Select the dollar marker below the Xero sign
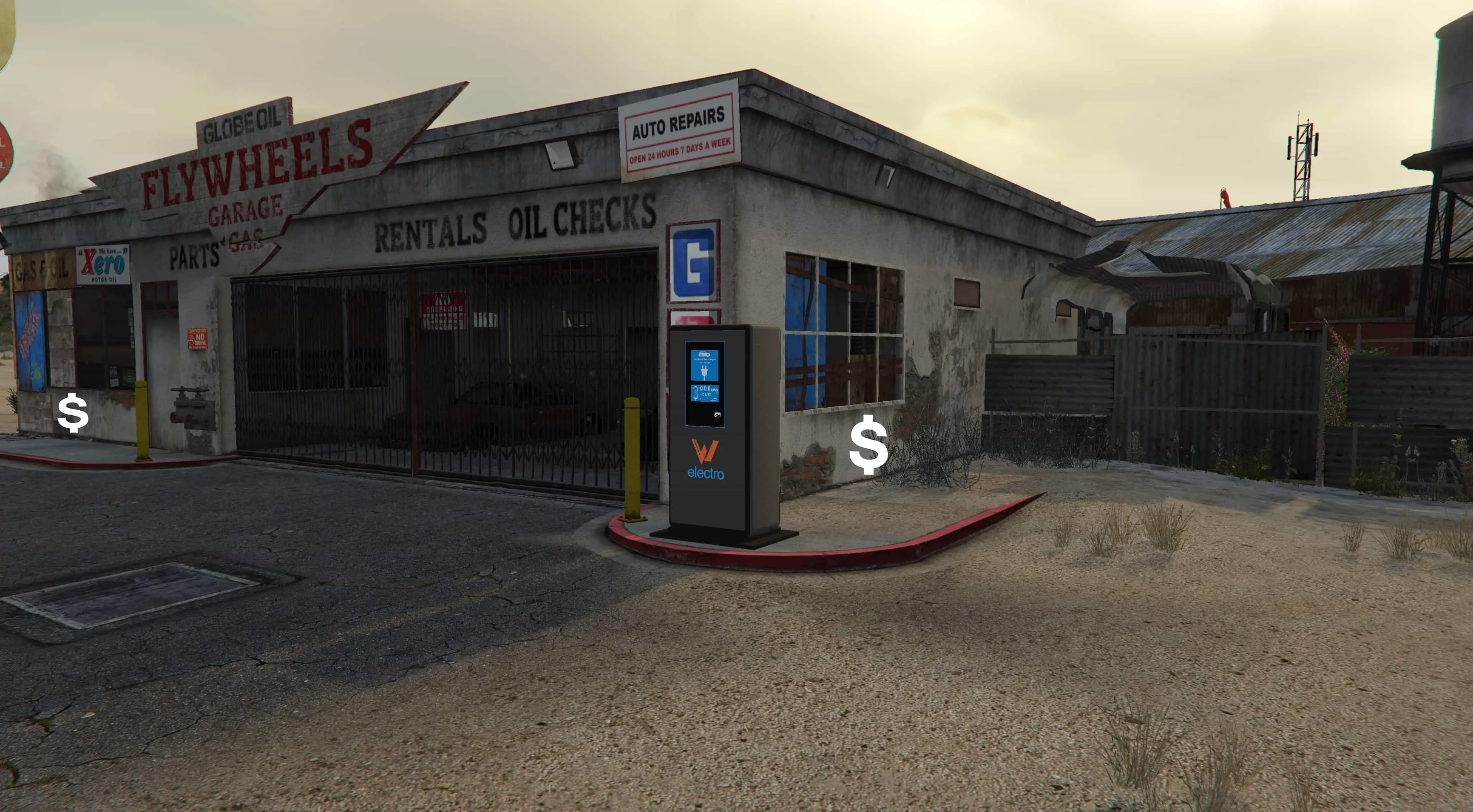This screenshot has height=812, width=1473. 73,412
